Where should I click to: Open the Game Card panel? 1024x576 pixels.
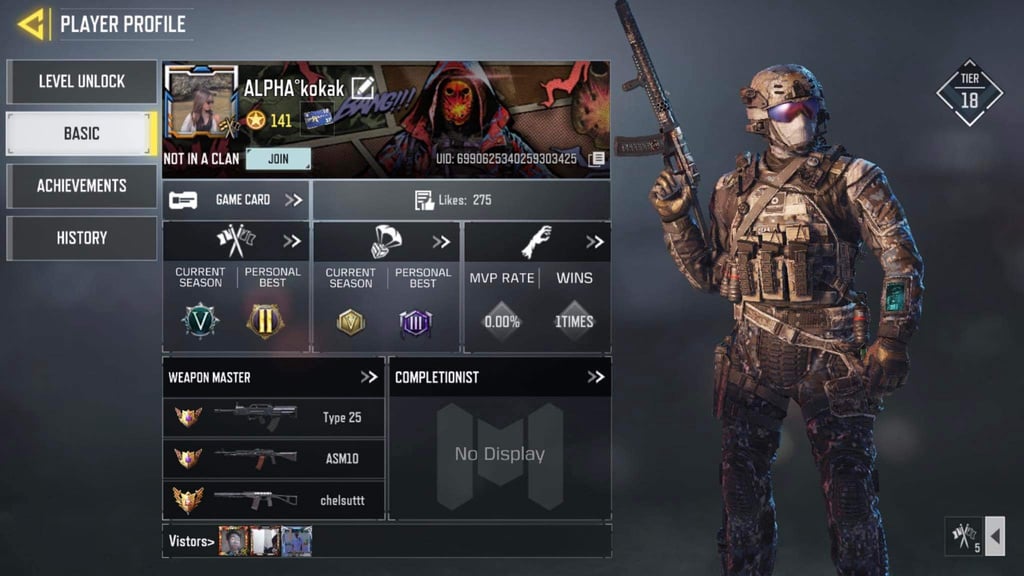coord(237,200)
